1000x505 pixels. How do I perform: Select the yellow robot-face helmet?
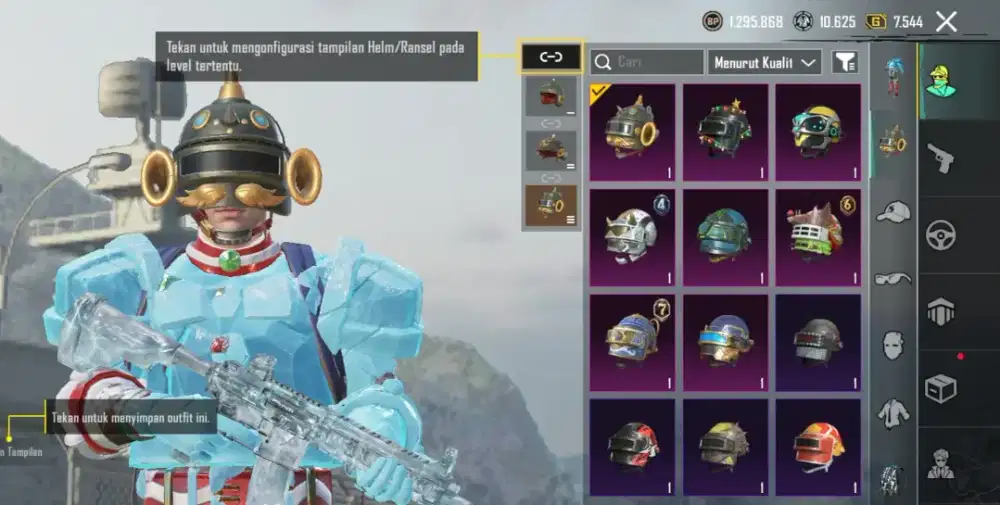818,132
